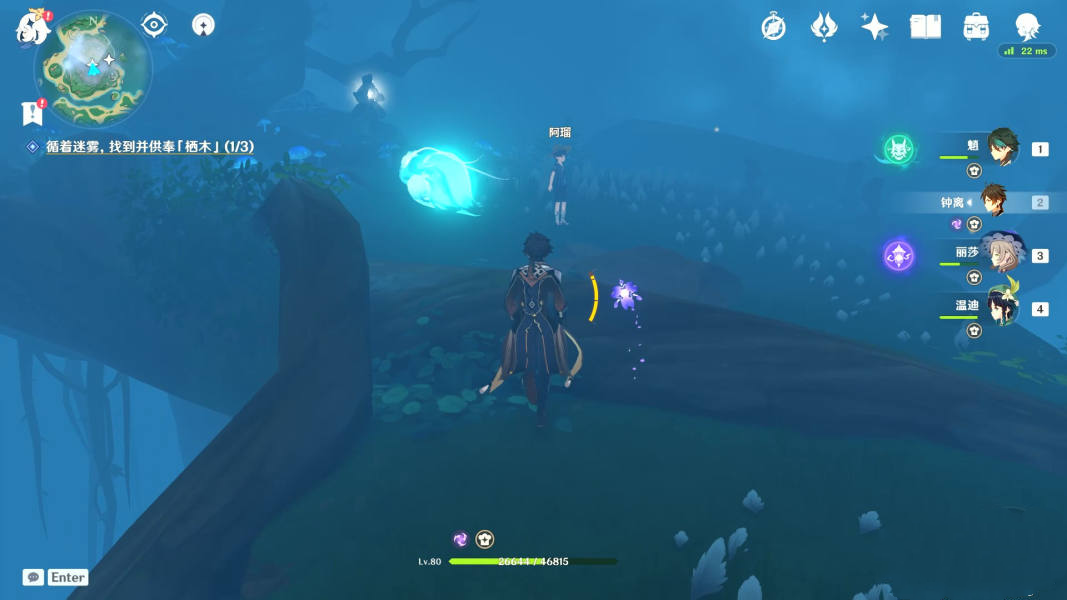The width and height of the screenshot is (1067, 600).
Task: Activate 丽莎's purple elemental burst icon
Action: coord(898,256)
